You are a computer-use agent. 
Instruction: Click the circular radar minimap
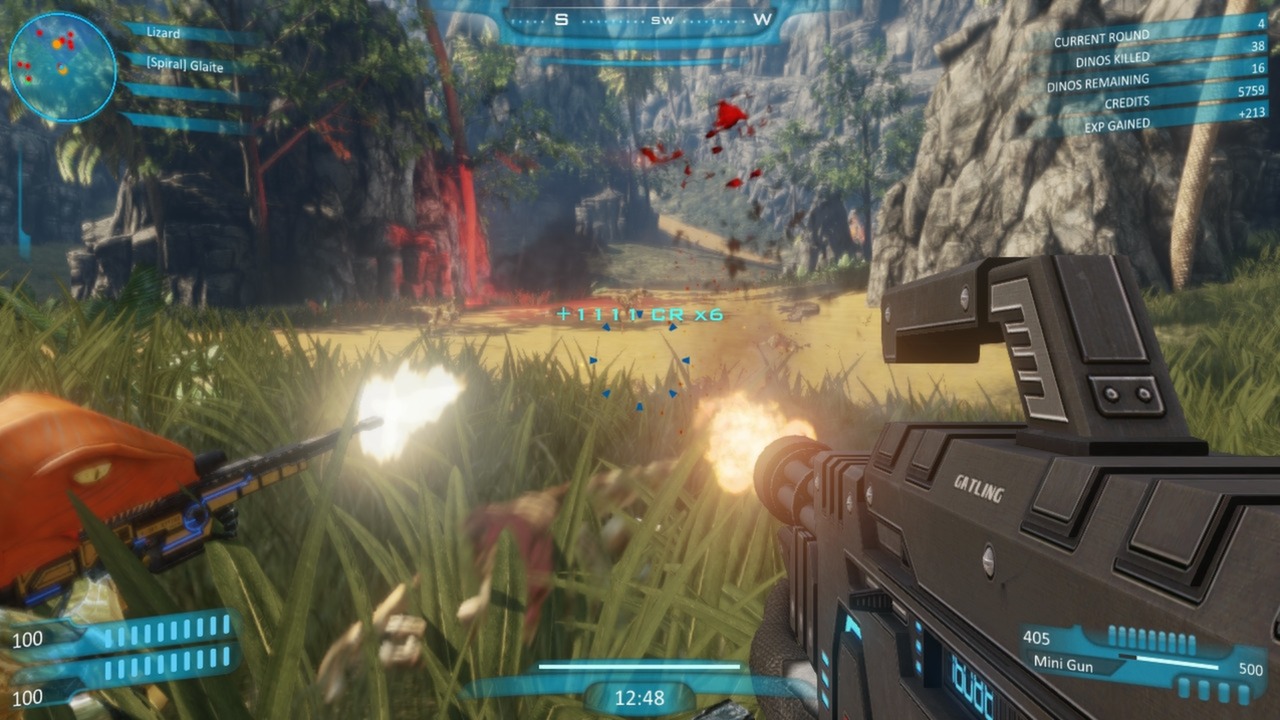click(62, 66)
